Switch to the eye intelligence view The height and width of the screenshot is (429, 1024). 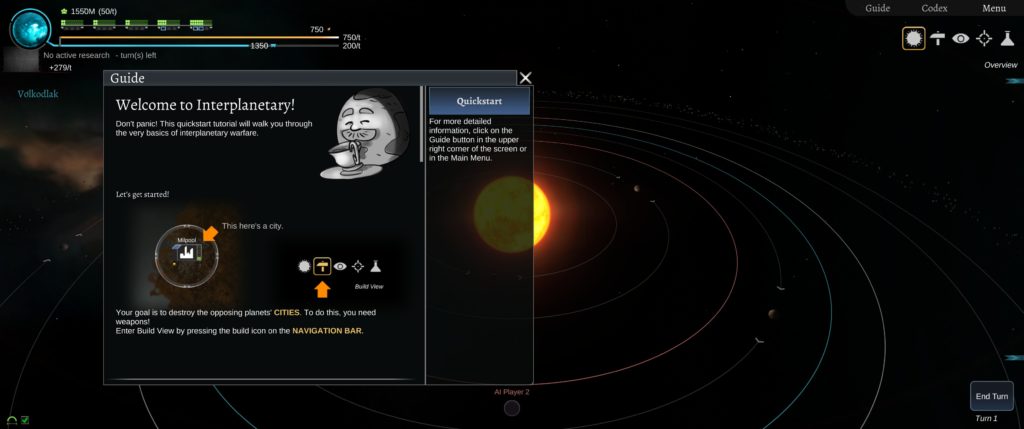tap(961, 38)
